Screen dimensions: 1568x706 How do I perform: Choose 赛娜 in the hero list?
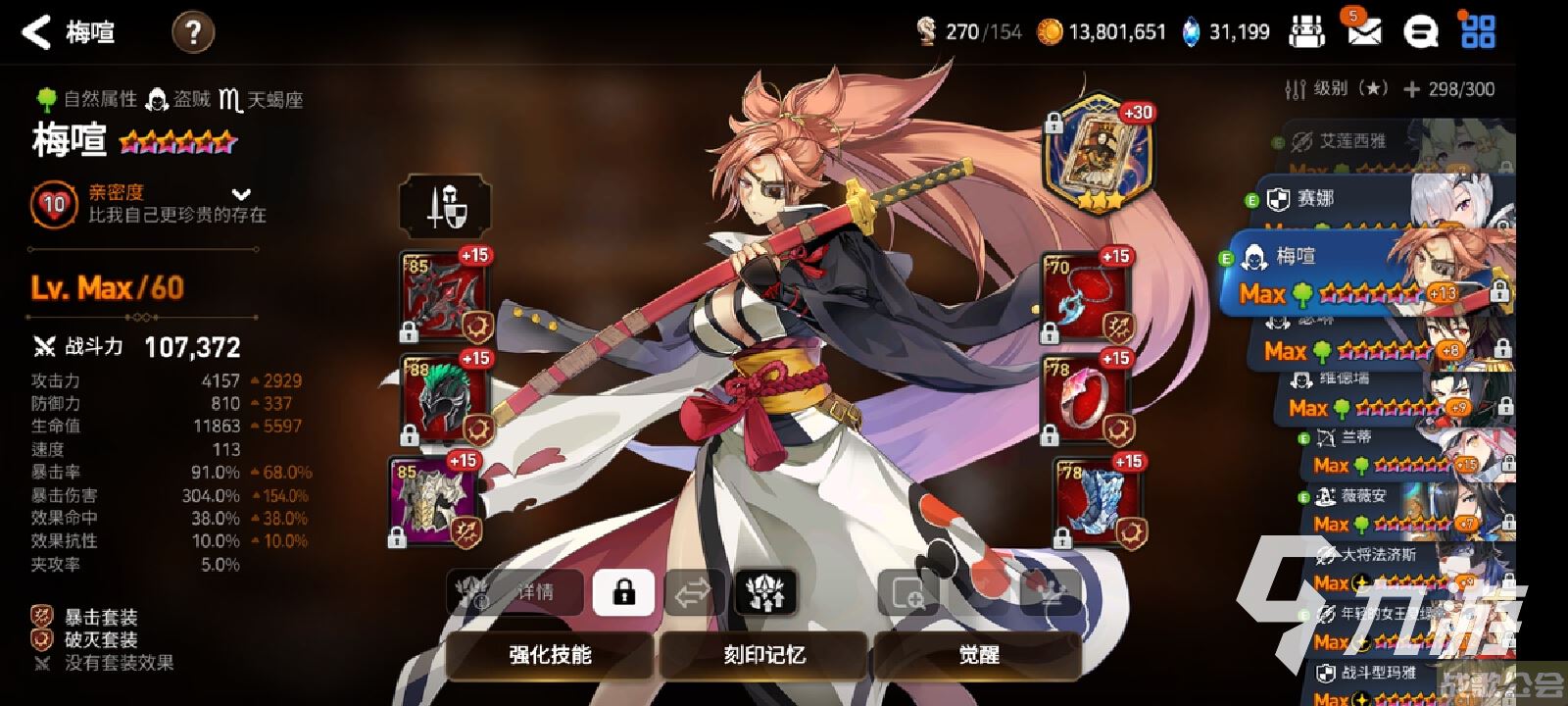1316,200
